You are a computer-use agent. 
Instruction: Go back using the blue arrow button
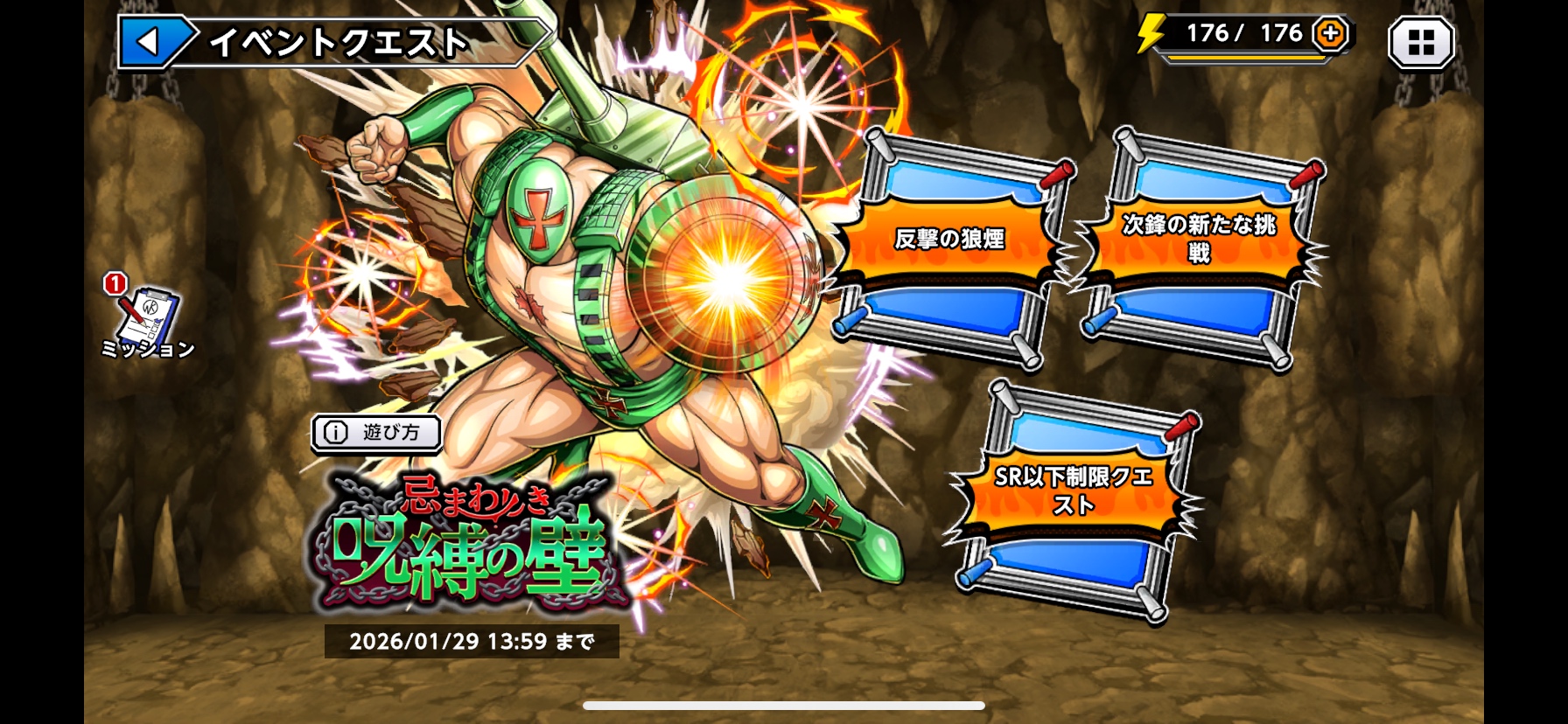click(150, 41)
